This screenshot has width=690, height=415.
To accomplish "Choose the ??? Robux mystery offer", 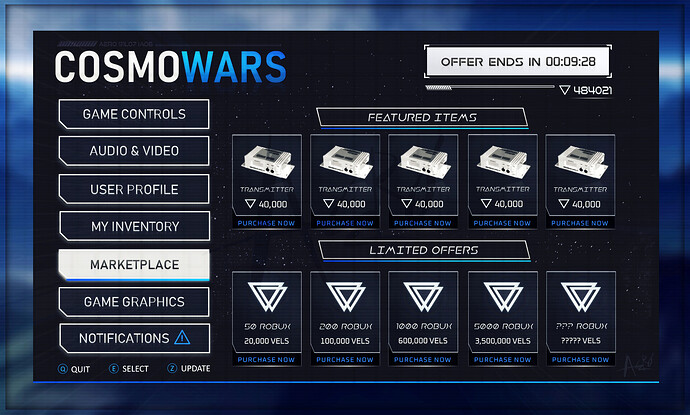I will [x=580, y=359].
